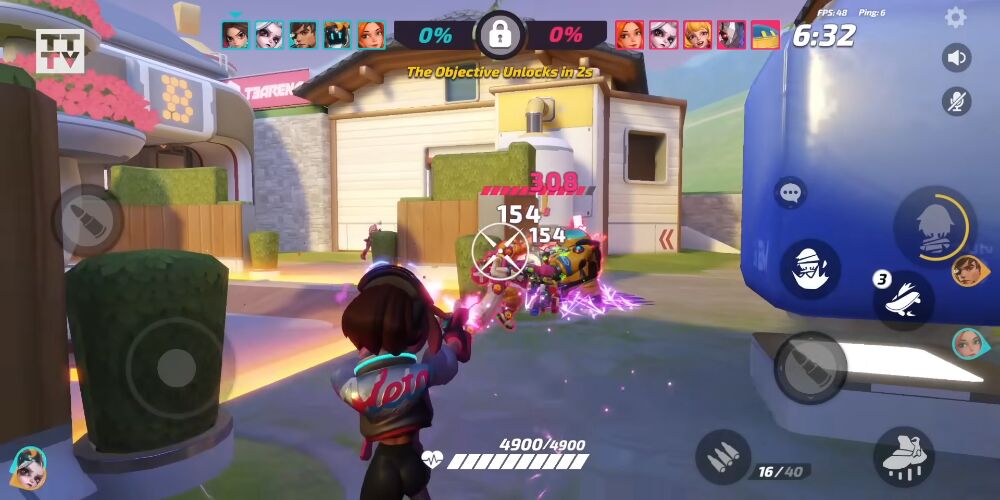Screen dimensions: 1000x500
Task: Toggle the speaker sound button
Action: point(957,58)
